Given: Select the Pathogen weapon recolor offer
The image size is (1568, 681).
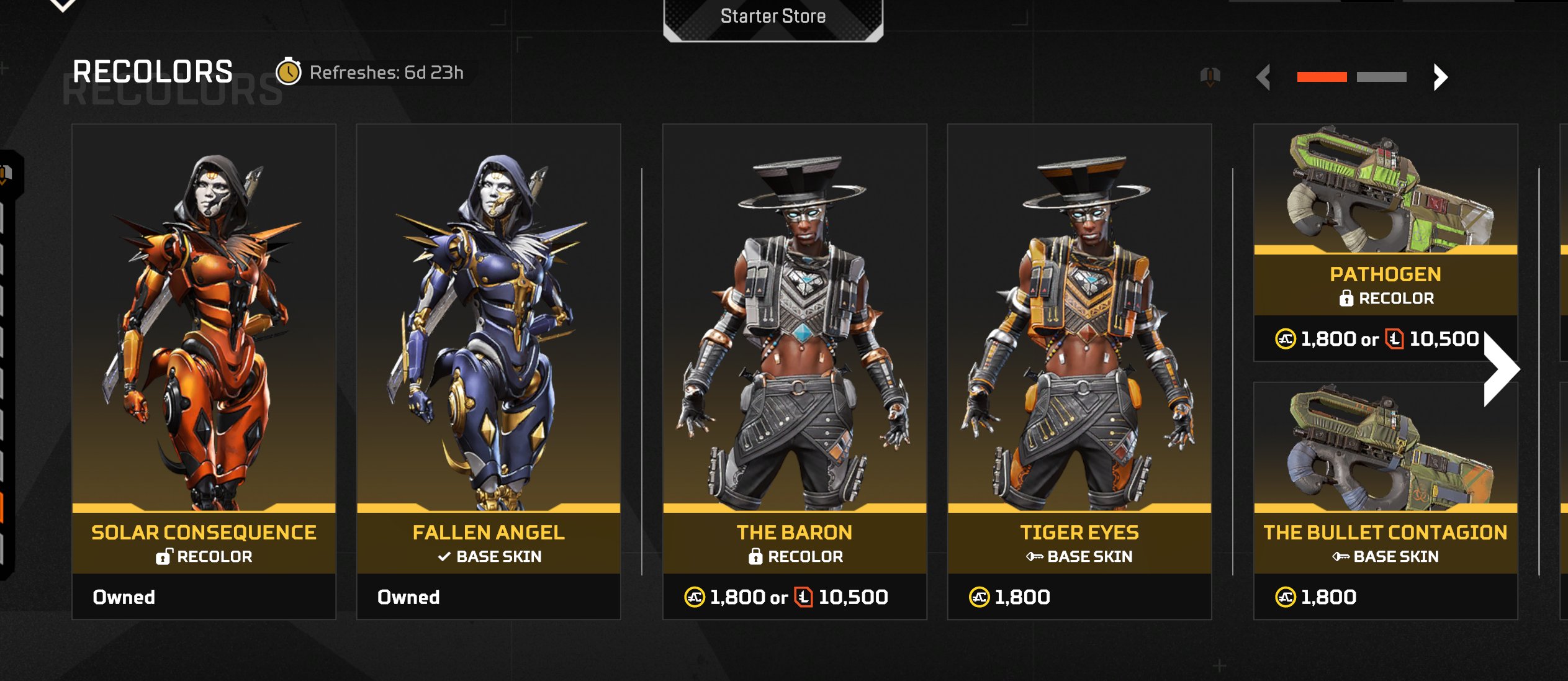Looking at the screenshot, I should (x=1385, y=242).
